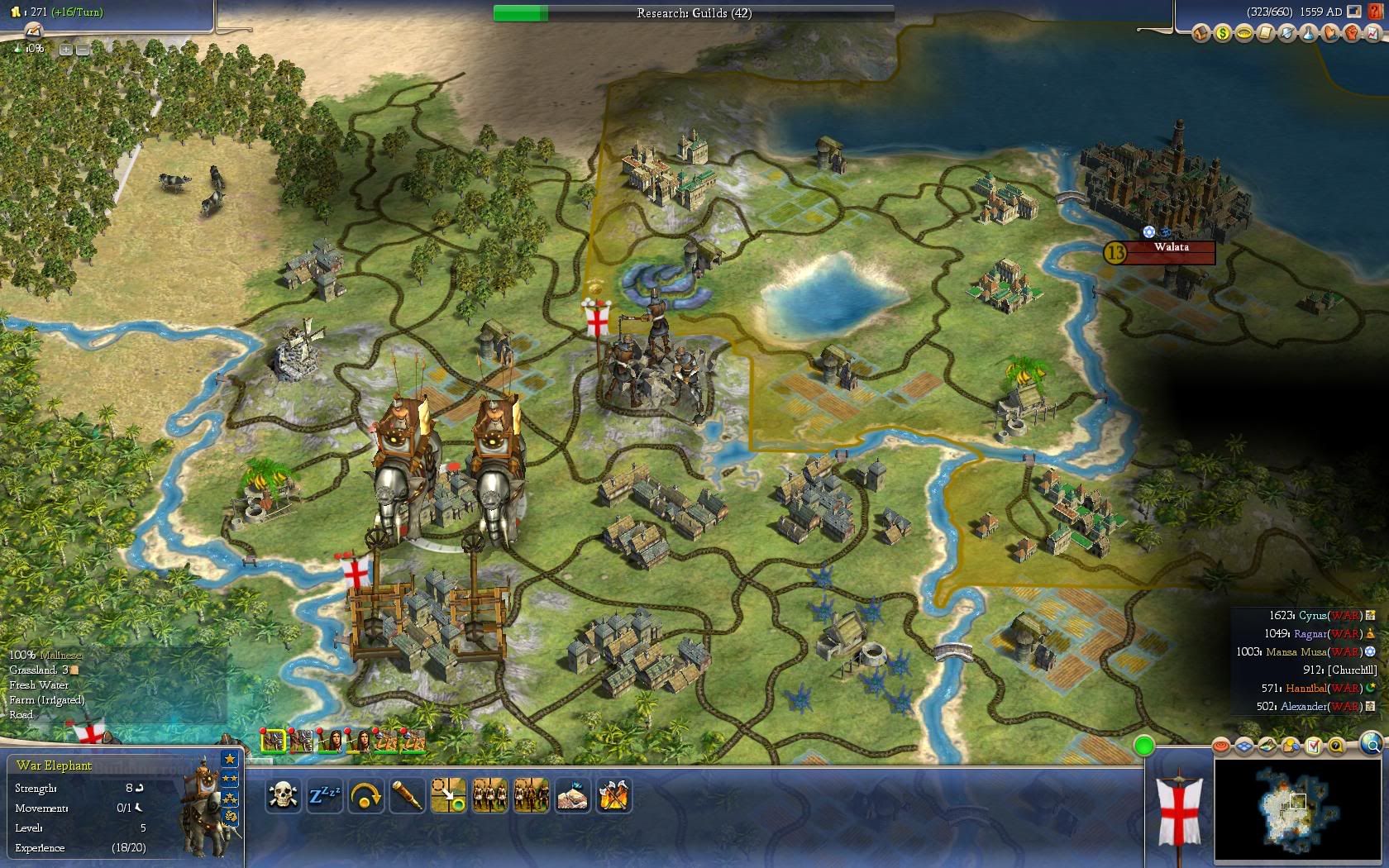Delete the unit with the skull button
The image size is (1389, 868).
pos(283,796)
